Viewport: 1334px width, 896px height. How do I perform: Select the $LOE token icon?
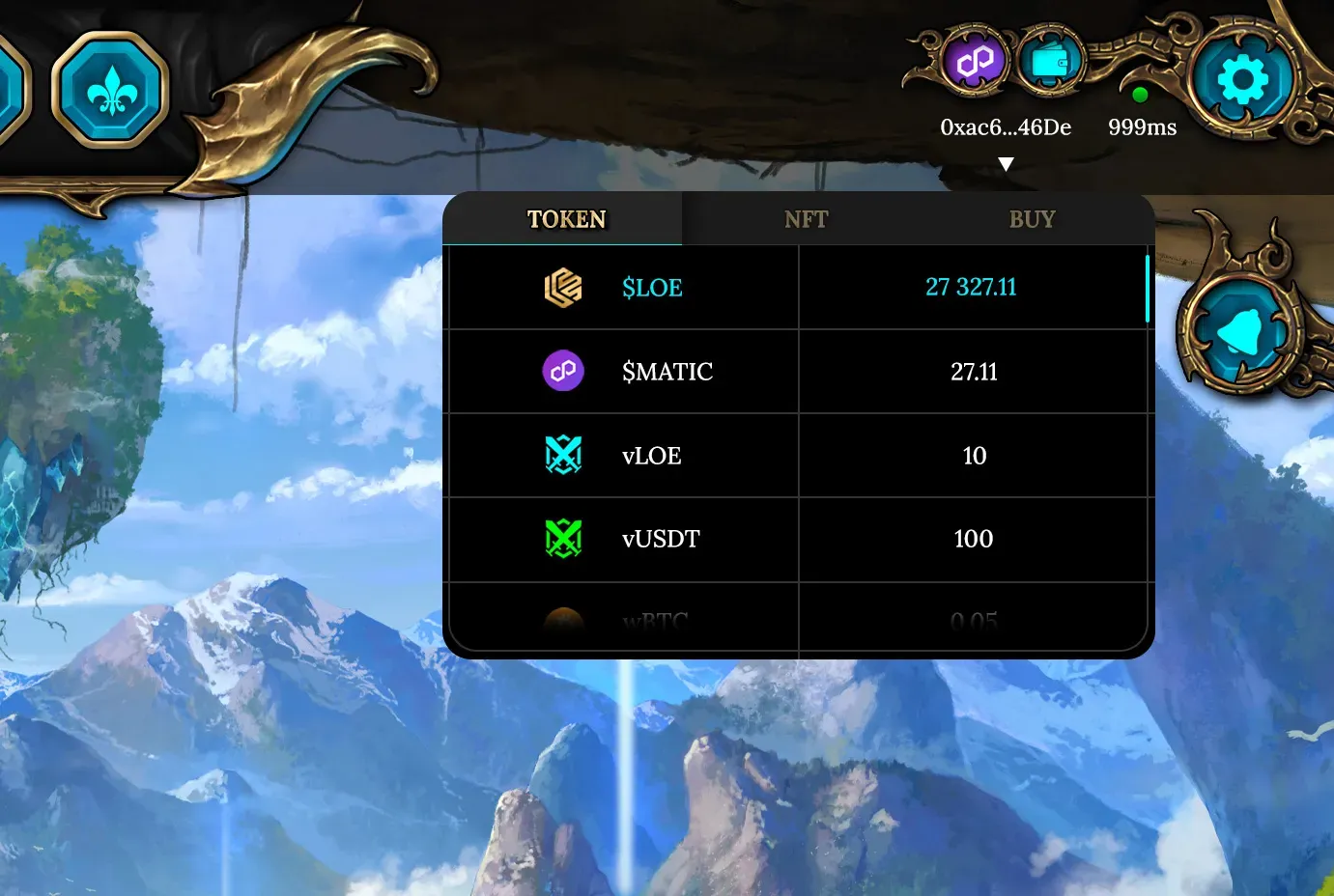562,287
